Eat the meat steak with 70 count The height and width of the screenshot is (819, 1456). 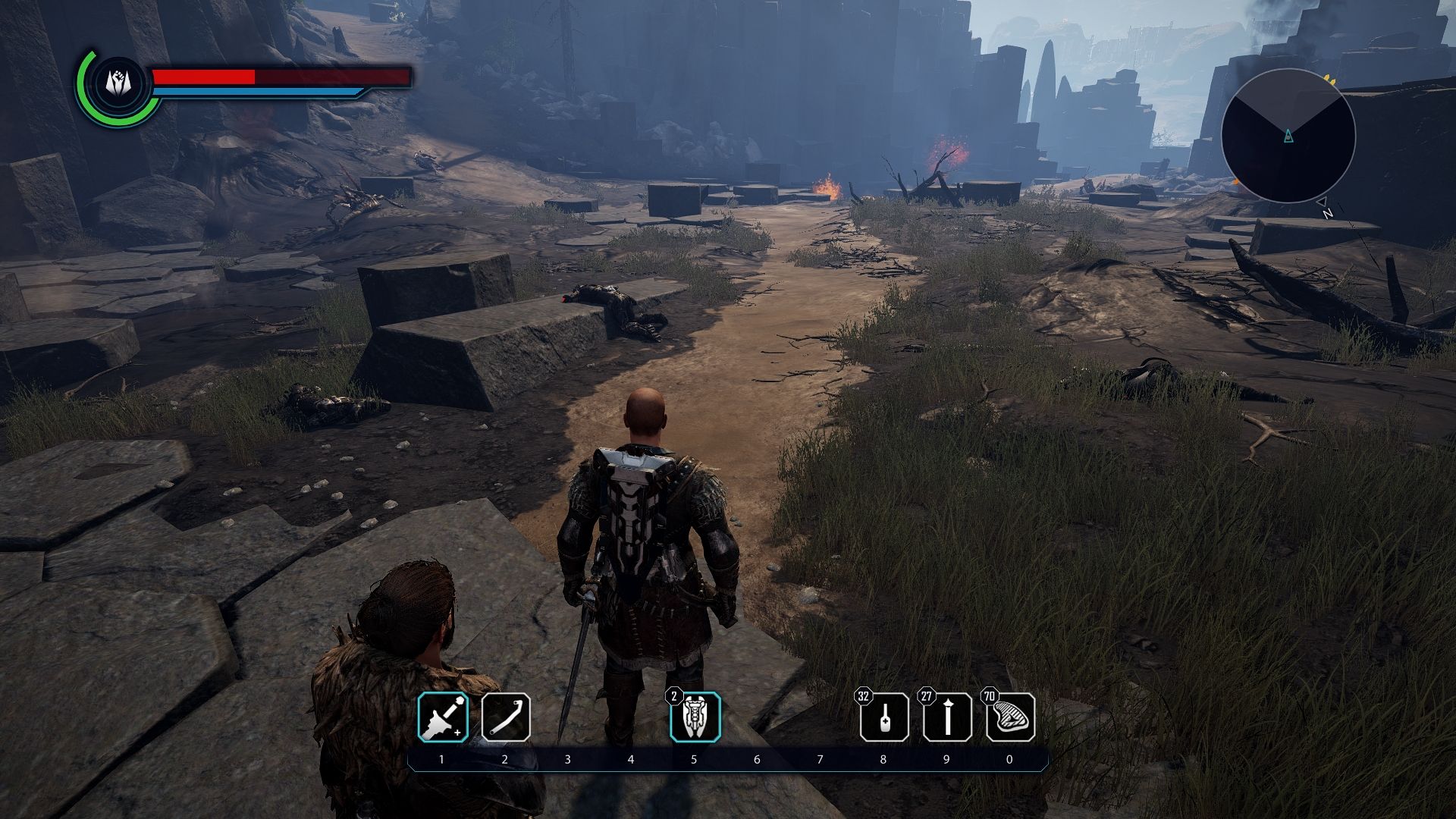tap(1010, 717)
